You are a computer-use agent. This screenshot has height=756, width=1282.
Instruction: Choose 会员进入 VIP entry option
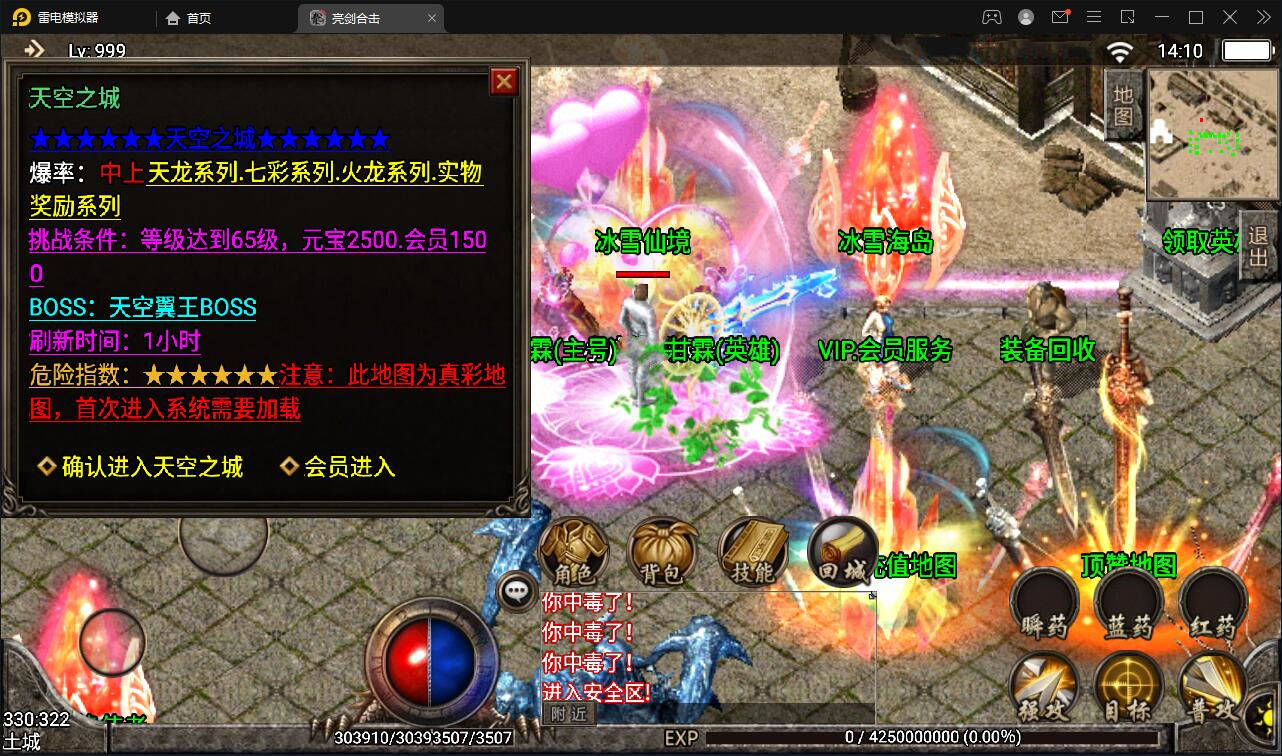[x=350, y=468]
